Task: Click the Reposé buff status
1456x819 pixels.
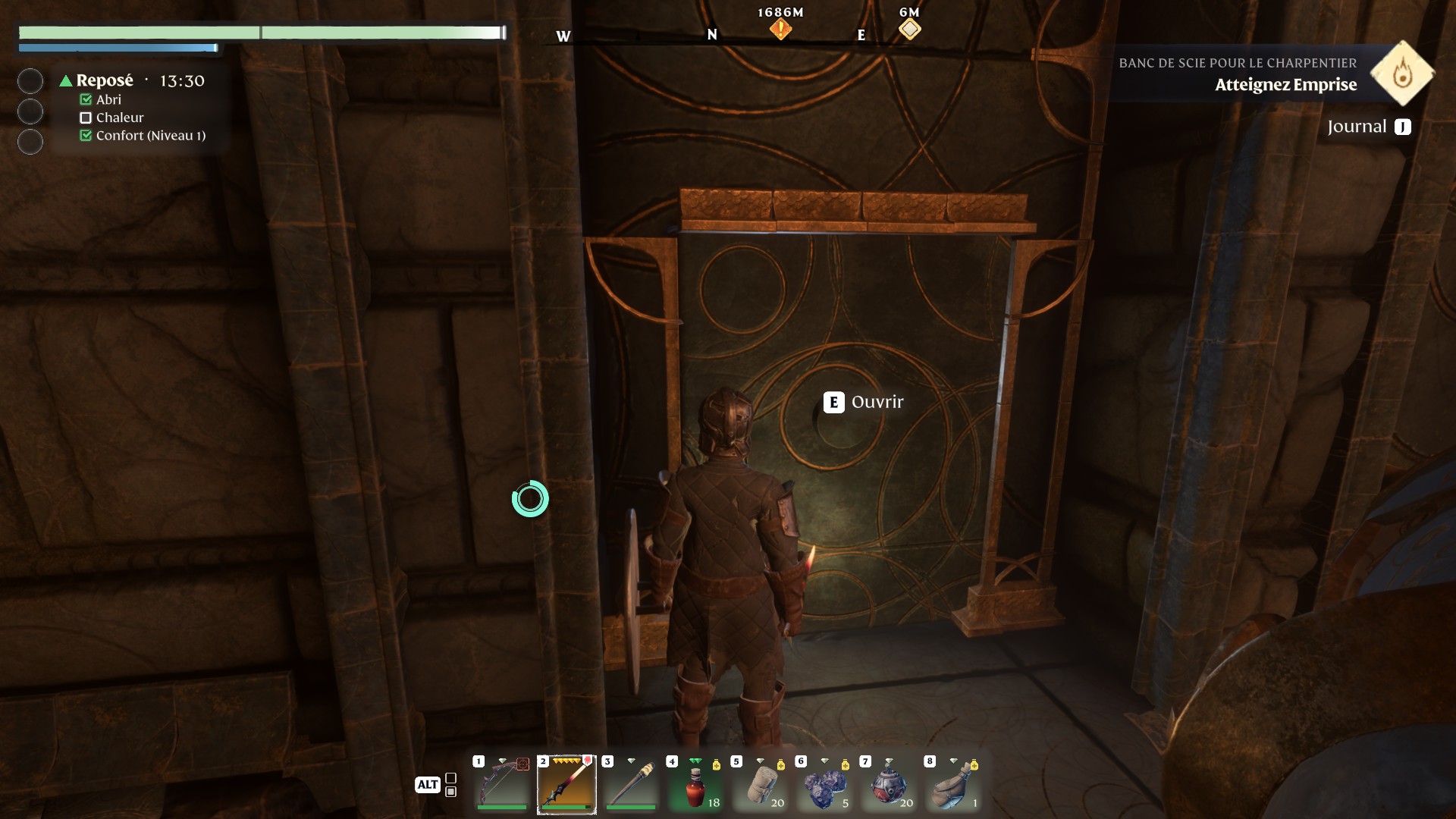Action: [x=104, y=80]
